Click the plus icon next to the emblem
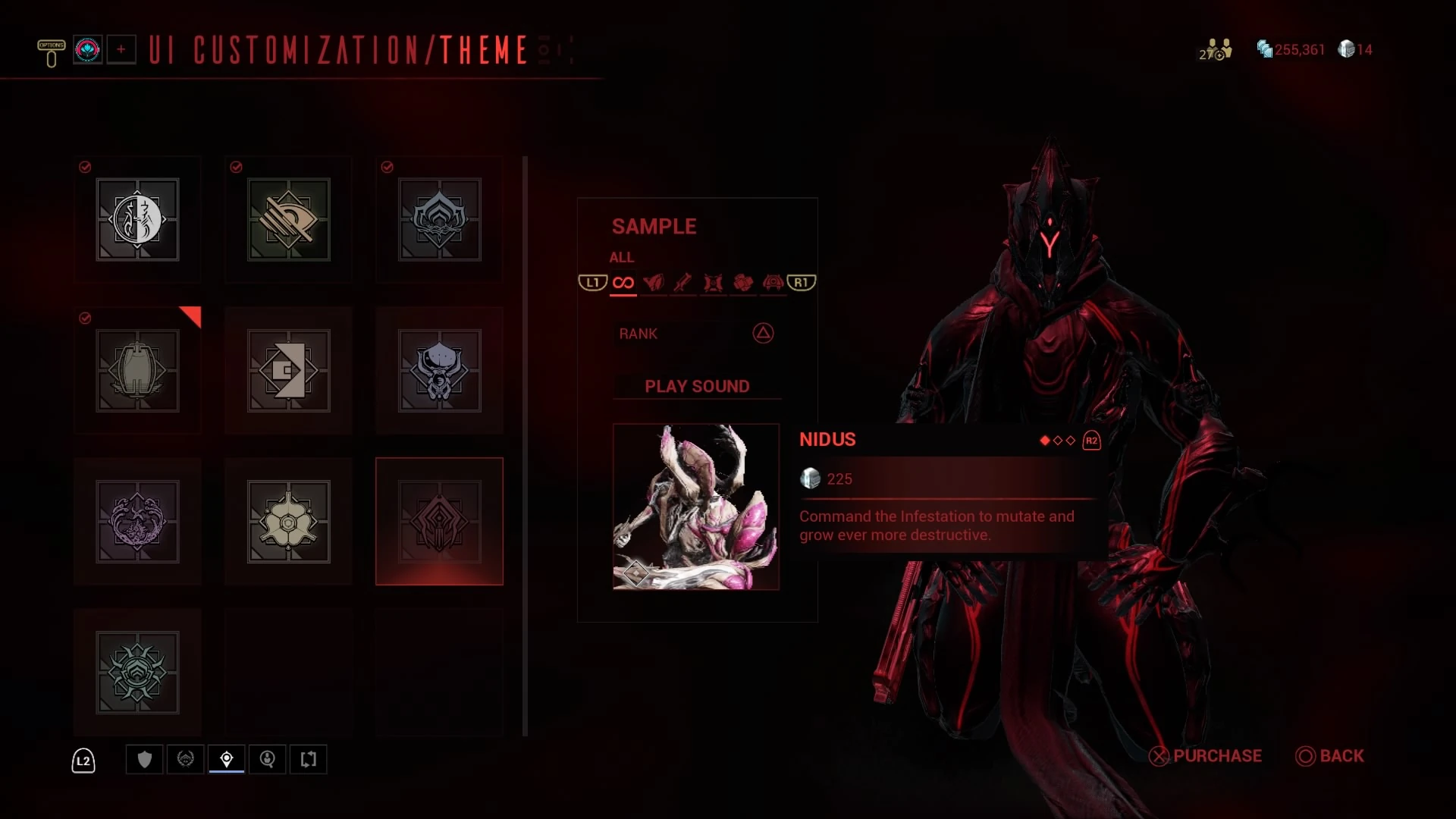 (x=121, y=49)
